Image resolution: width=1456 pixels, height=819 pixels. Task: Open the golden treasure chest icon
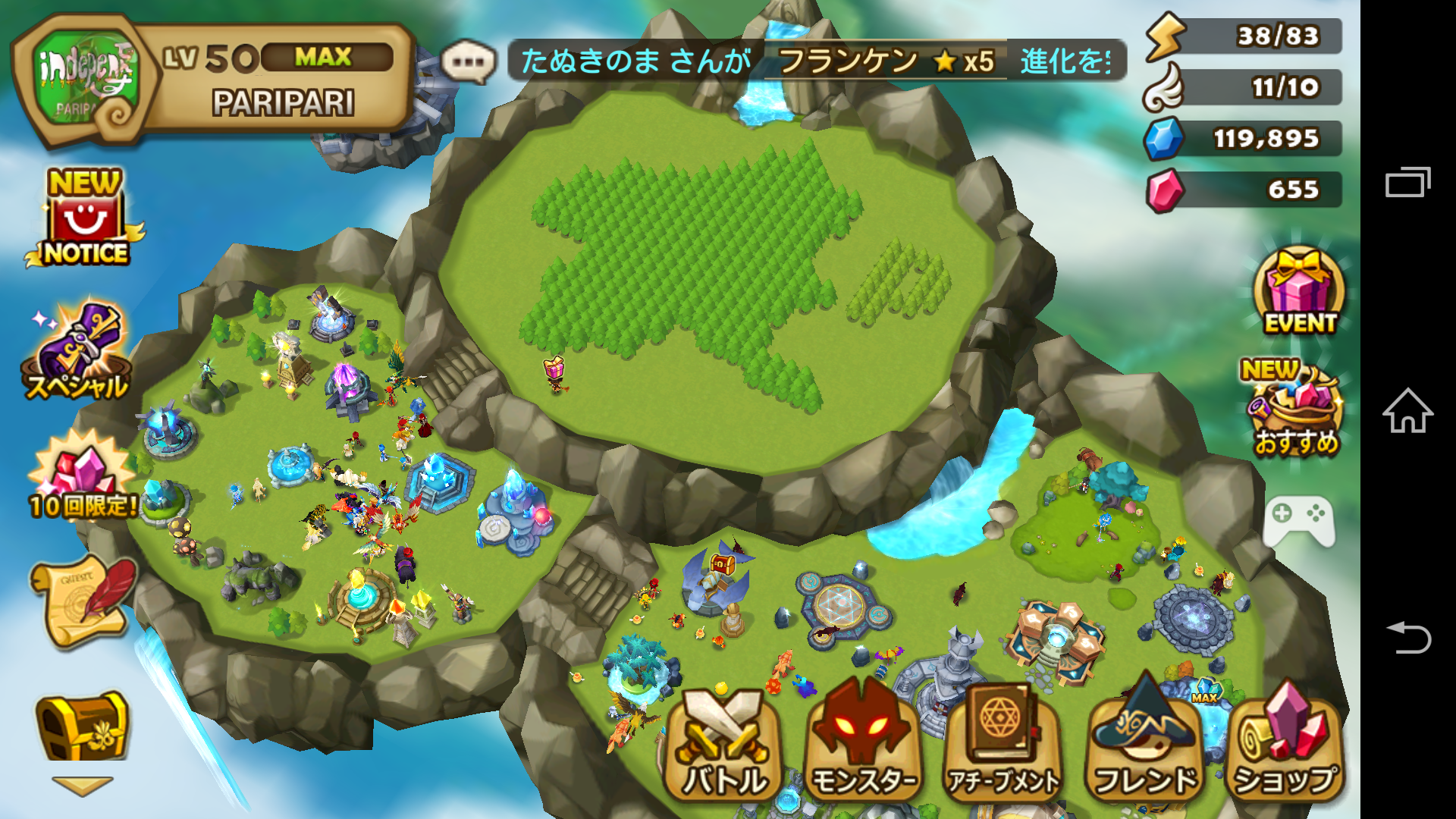[x=82, y=726]
